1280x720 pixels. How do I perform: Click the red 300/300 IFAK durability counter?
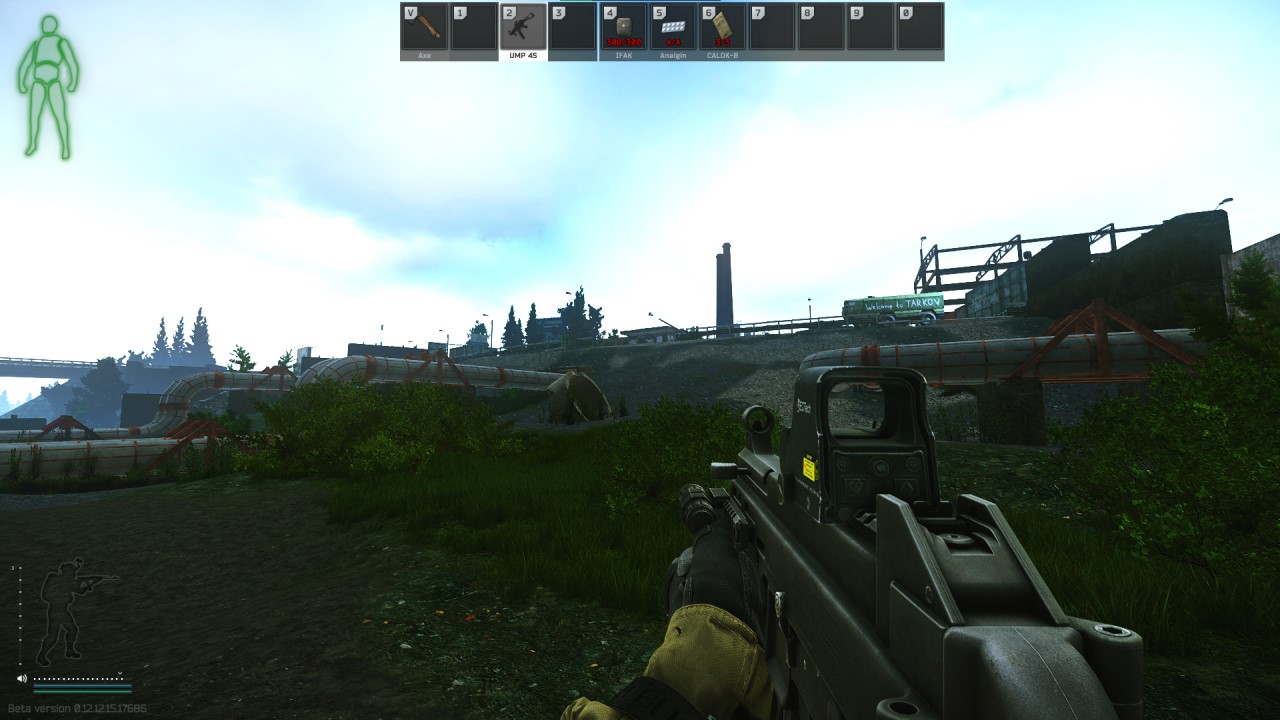click(x=623, y=43)
